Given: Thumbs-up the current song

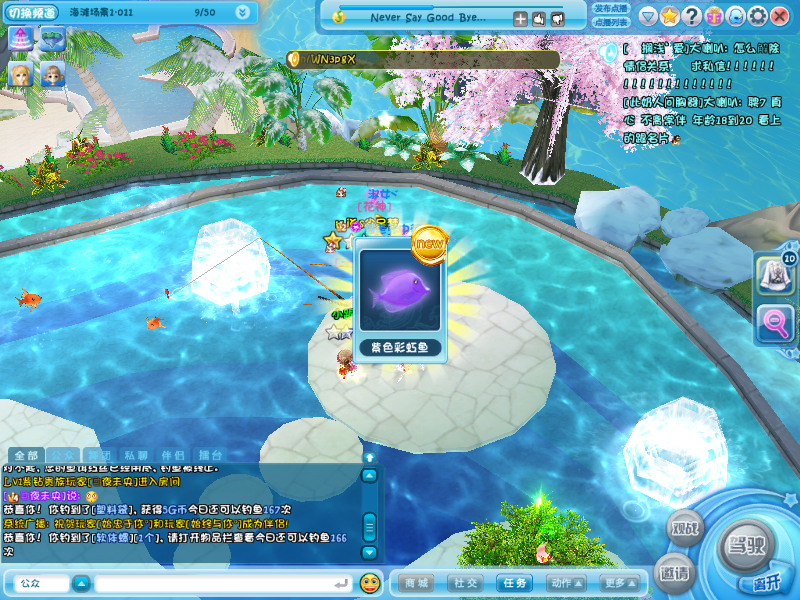Looking at the screenshot, I should coord(538,18).
